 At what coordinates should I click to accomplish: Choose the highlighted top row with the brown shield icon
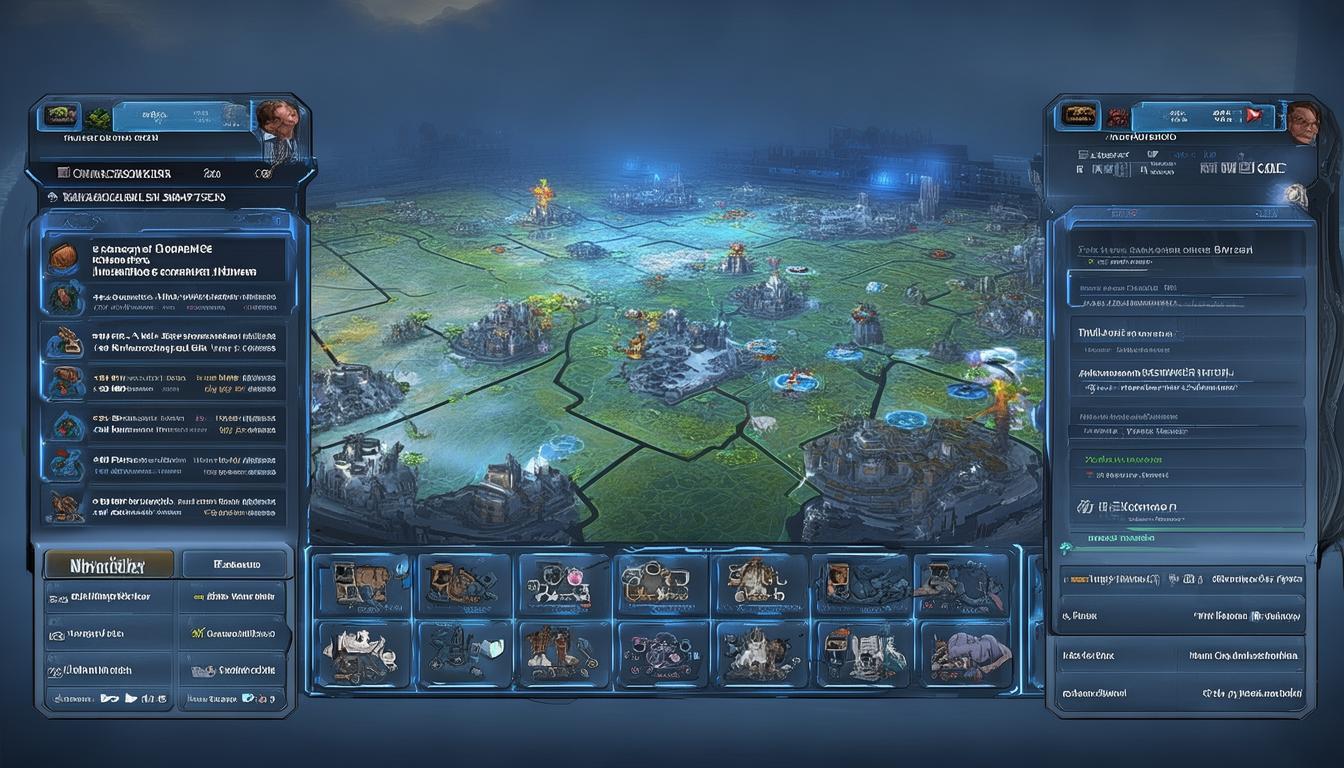coord(166,259)
